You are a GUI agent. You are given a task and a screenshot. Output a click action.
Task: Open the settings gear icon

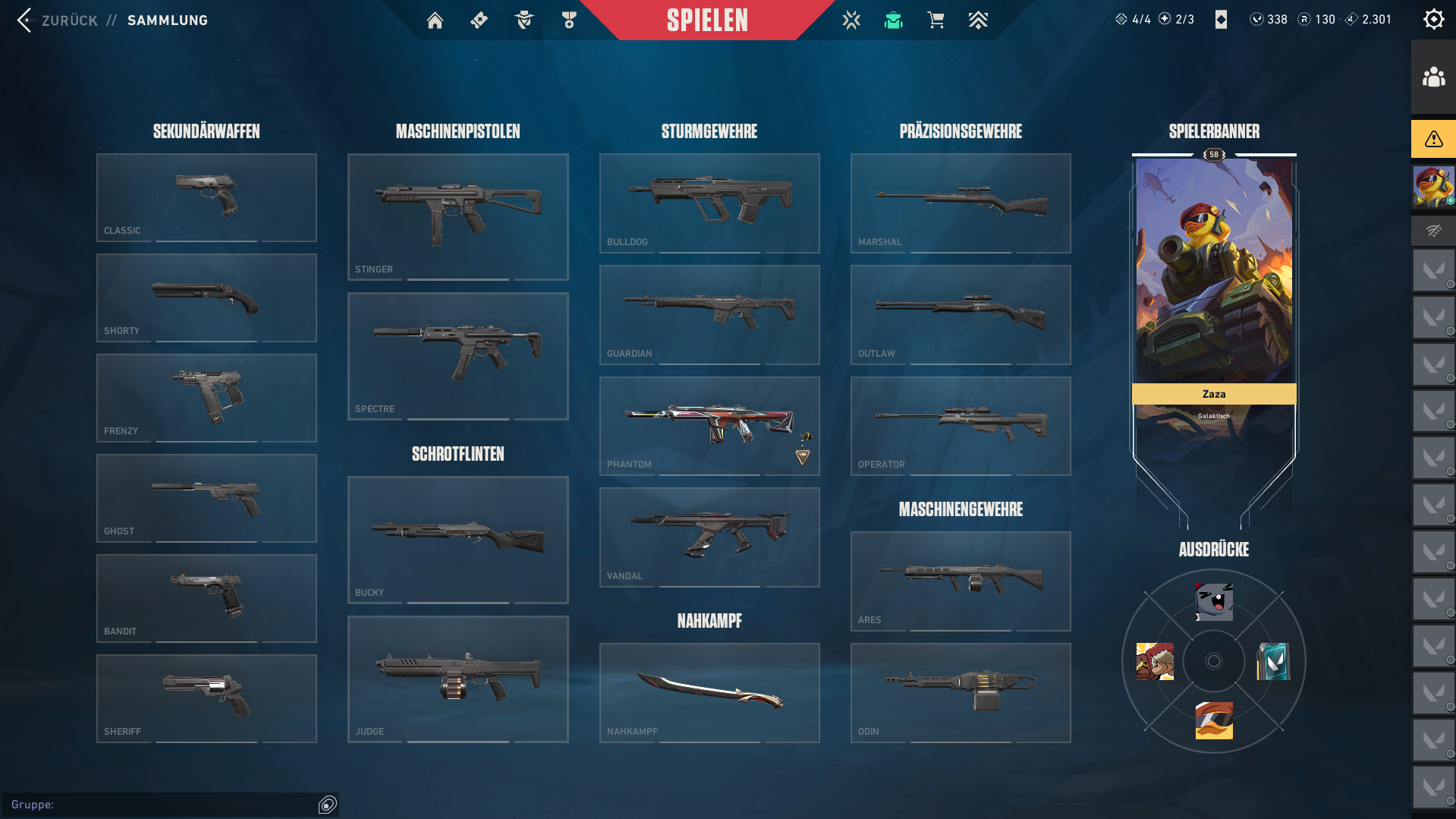click(1433, 20)
